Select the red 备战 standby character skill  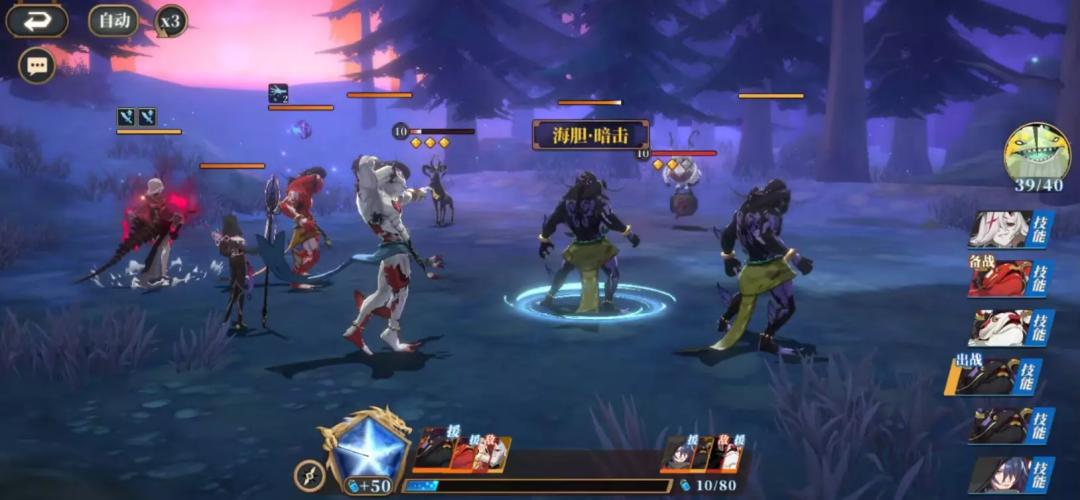(x=1011, y=277)
